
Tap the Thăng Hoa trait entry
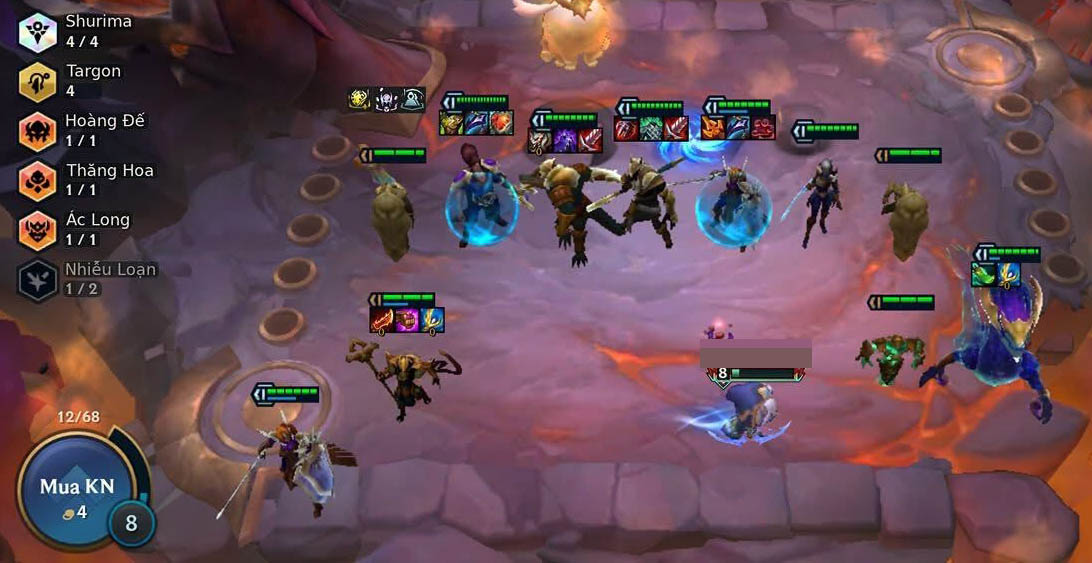tap(38, 181)
